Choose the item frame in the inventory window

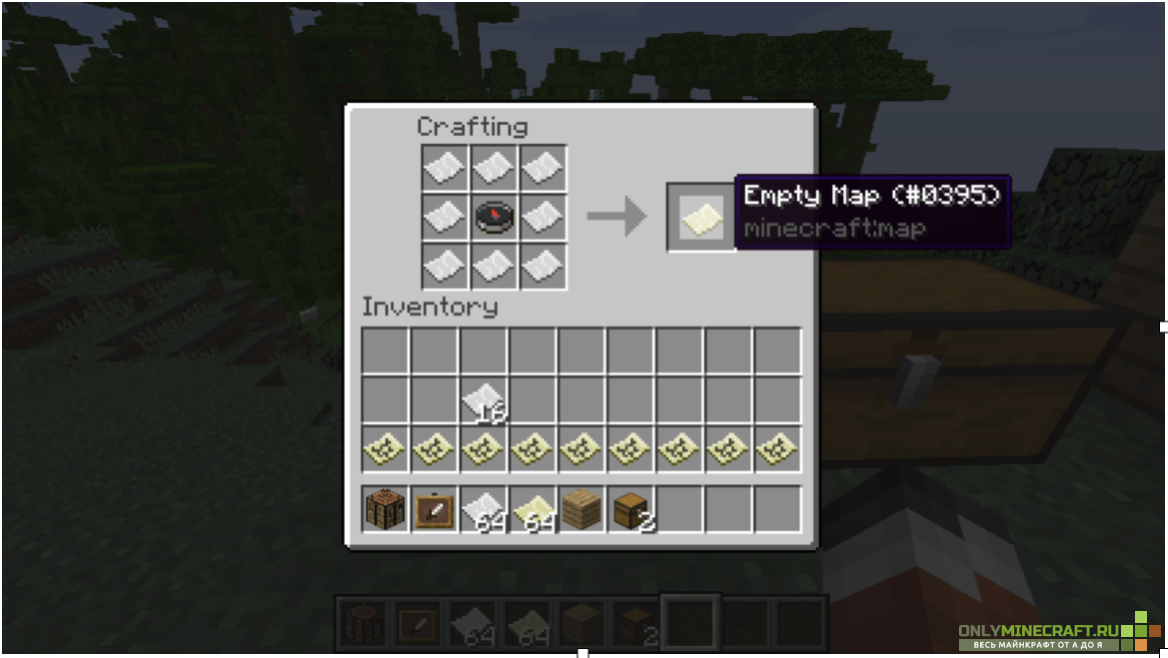pos(434,509)
